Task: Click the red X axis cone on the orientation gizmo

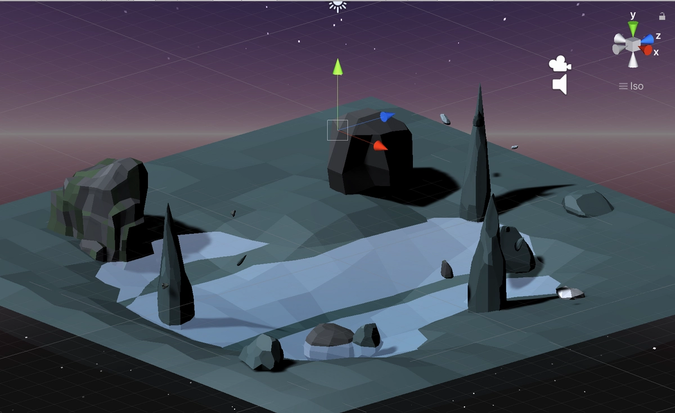Action: click(647, 50)
